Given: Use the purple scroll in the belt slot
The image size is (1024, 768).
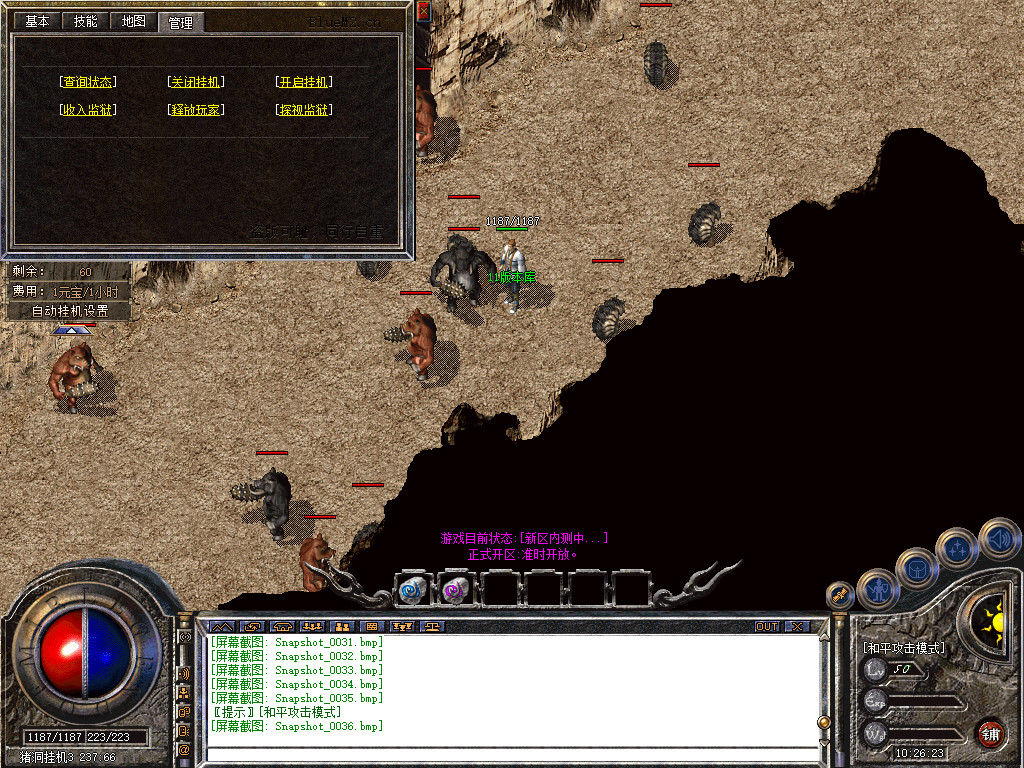Looking at the screenshot, I should 455,589.
